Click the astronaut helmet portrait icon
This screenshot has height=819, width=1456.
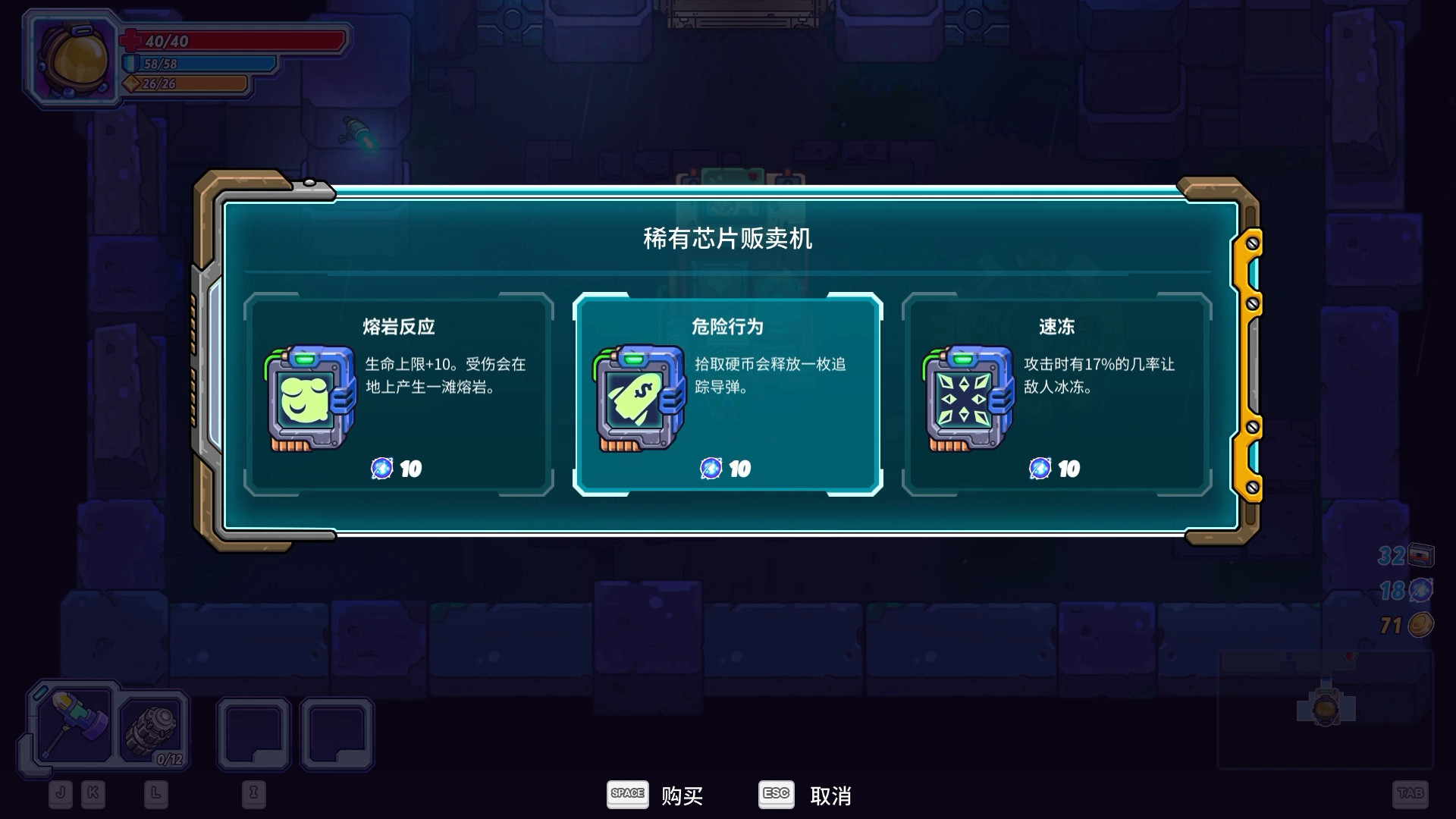tap(71, 58)
